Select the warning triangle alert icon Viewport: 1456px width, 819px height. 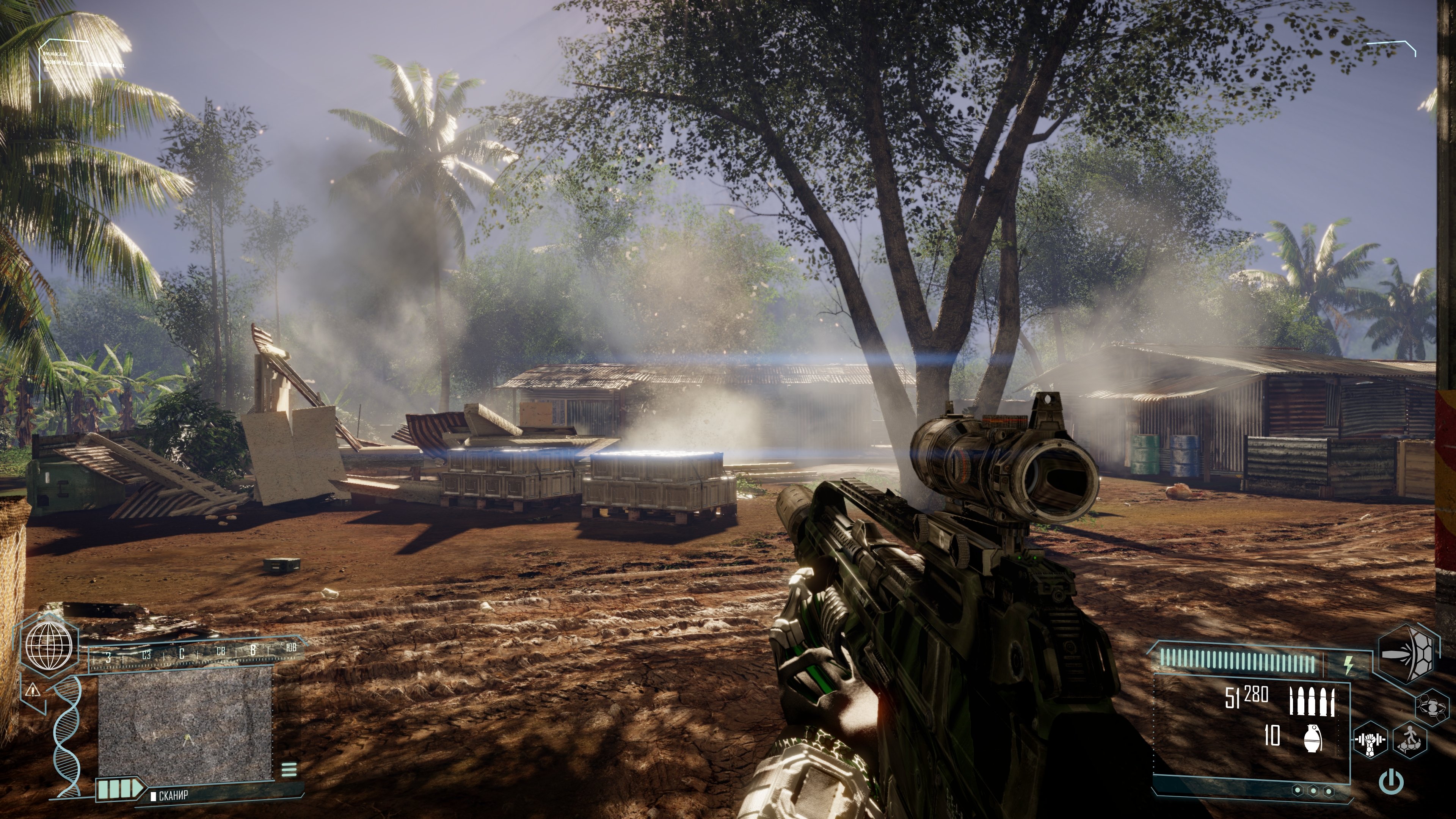click(33, 690)
